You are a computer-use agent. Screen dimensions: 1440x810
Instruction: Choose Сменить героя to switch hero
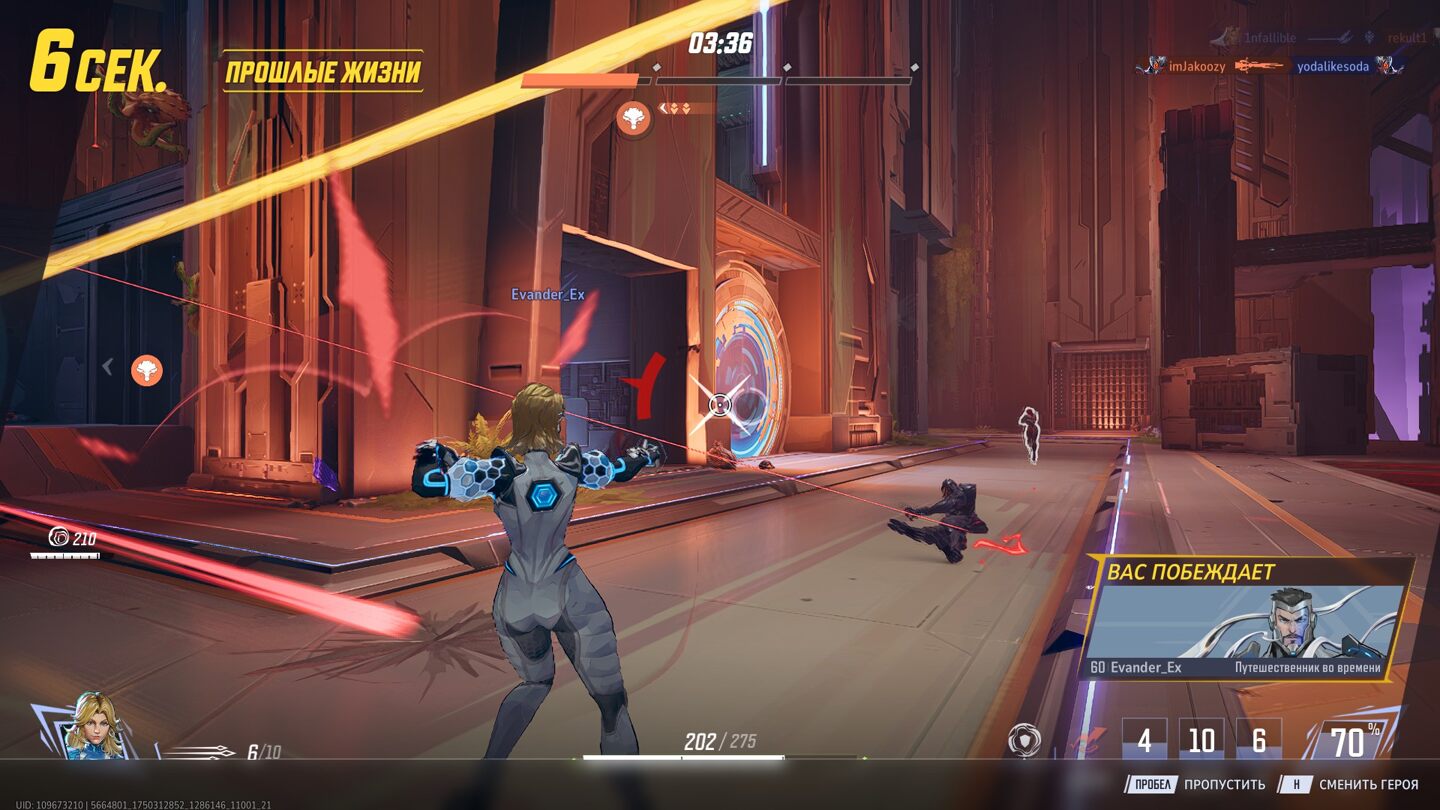click(x=1368, y=785)
